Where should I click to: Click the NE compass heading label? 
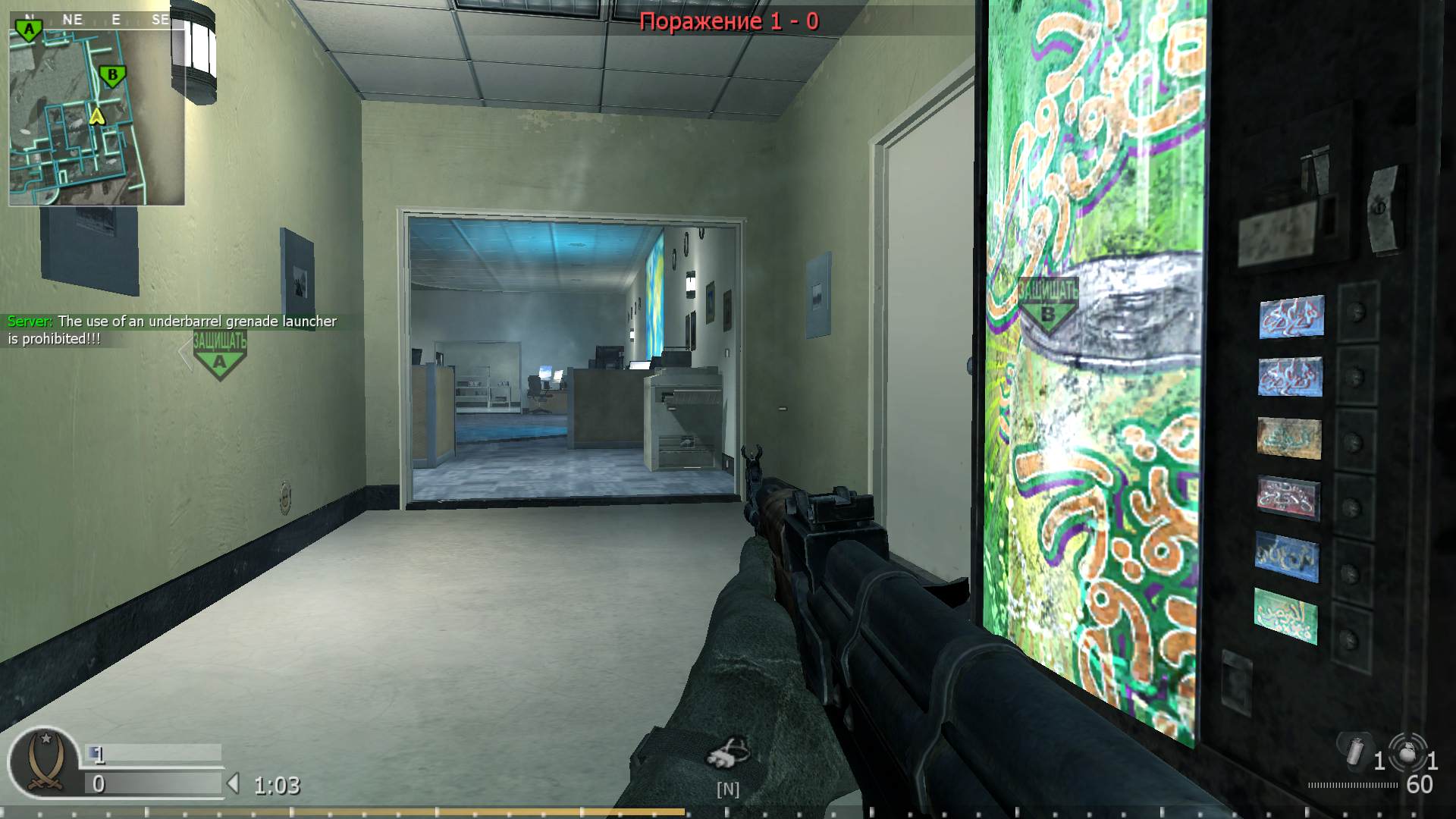click(74, 20)
